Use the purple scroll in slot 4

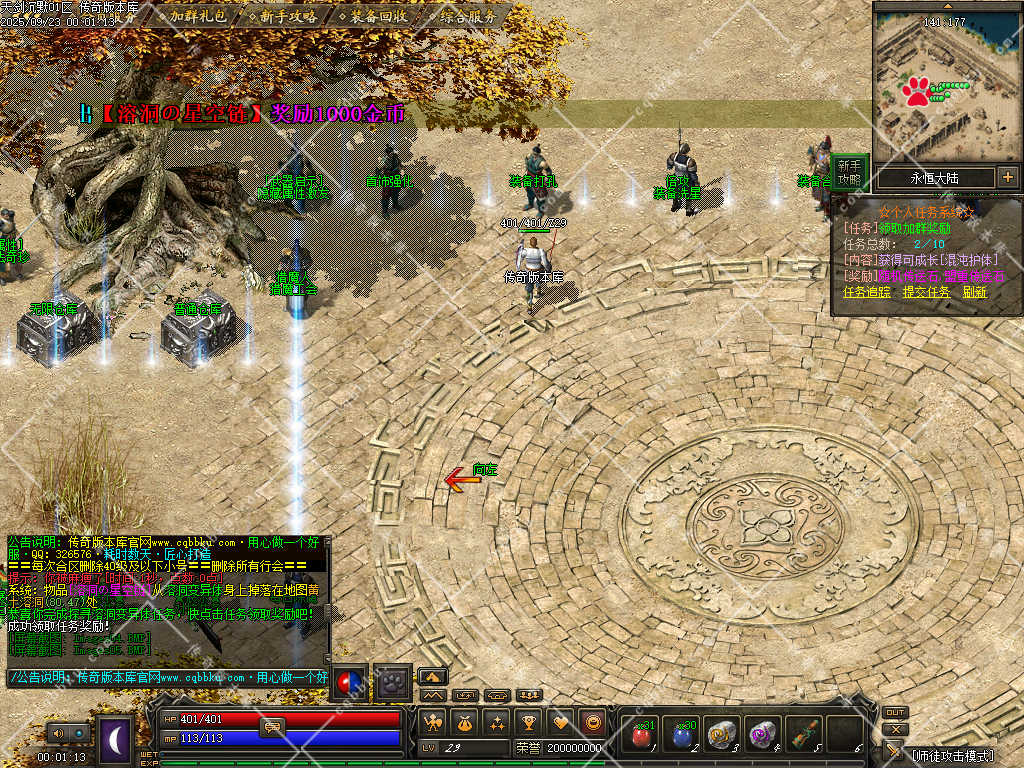pyautogui.click(x=762, y=735)
